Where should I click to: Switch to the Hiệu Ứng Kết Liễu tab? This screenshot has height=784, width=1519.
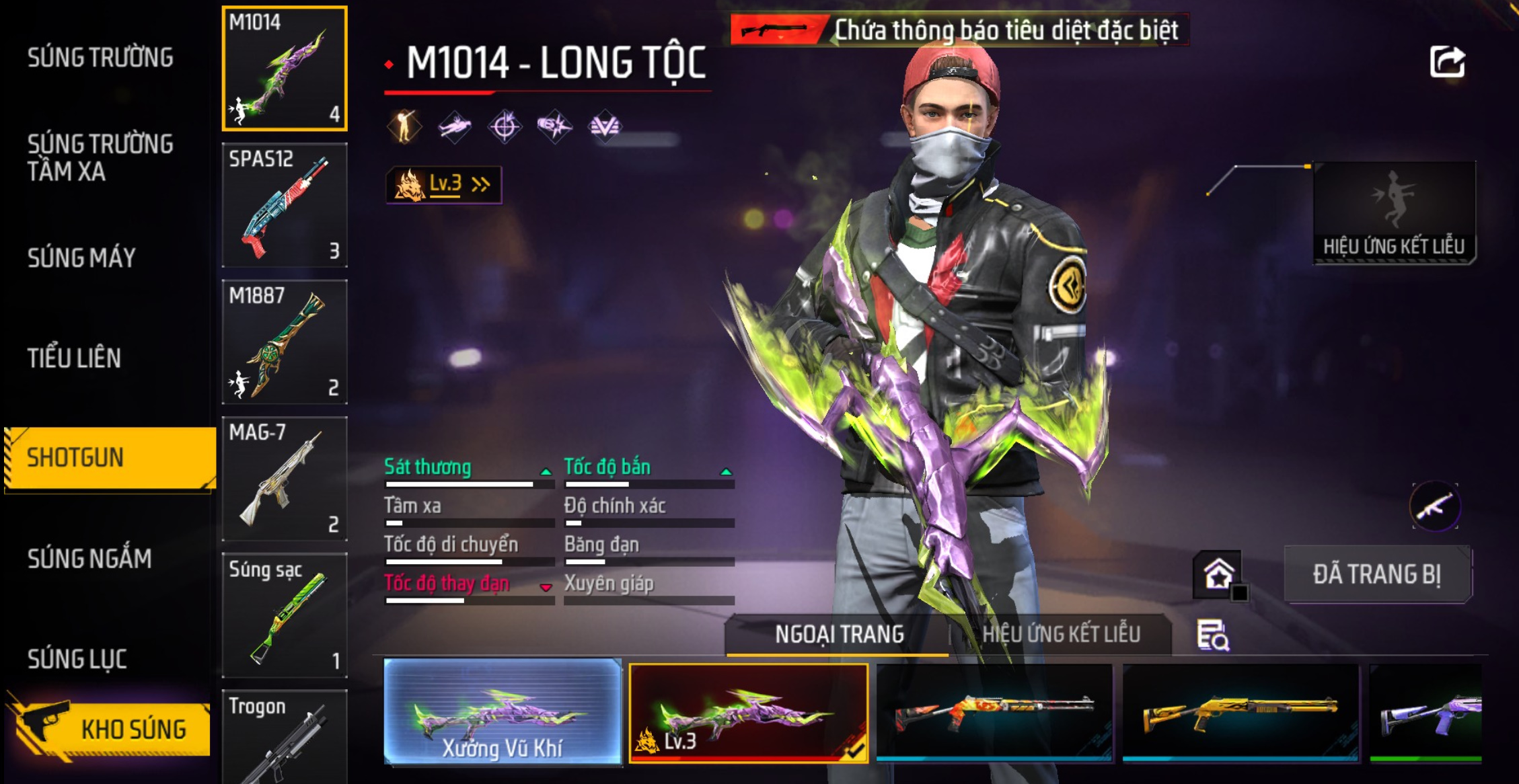point(1060,634)
